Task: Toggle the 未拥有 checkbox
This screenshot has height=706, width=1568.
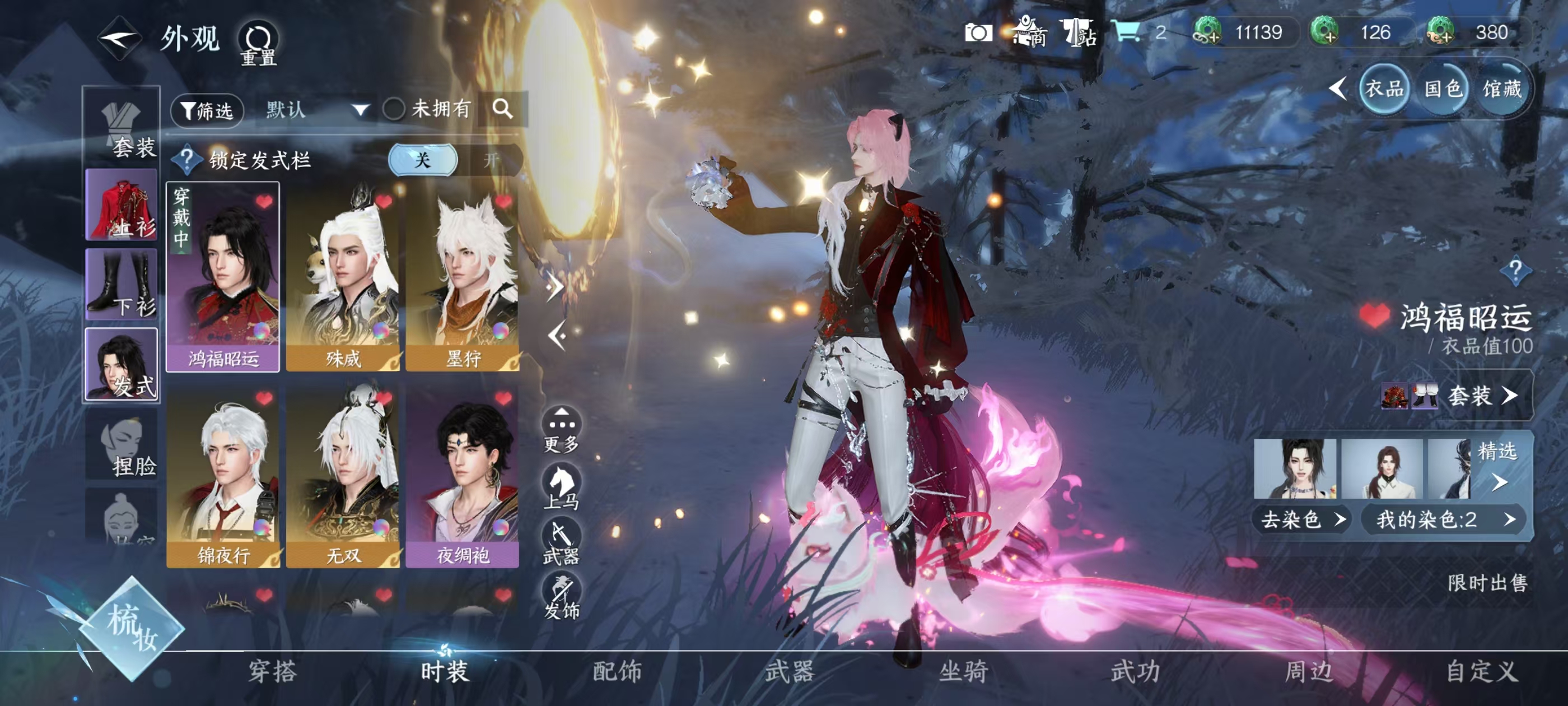Action: [x=394, y=110]
